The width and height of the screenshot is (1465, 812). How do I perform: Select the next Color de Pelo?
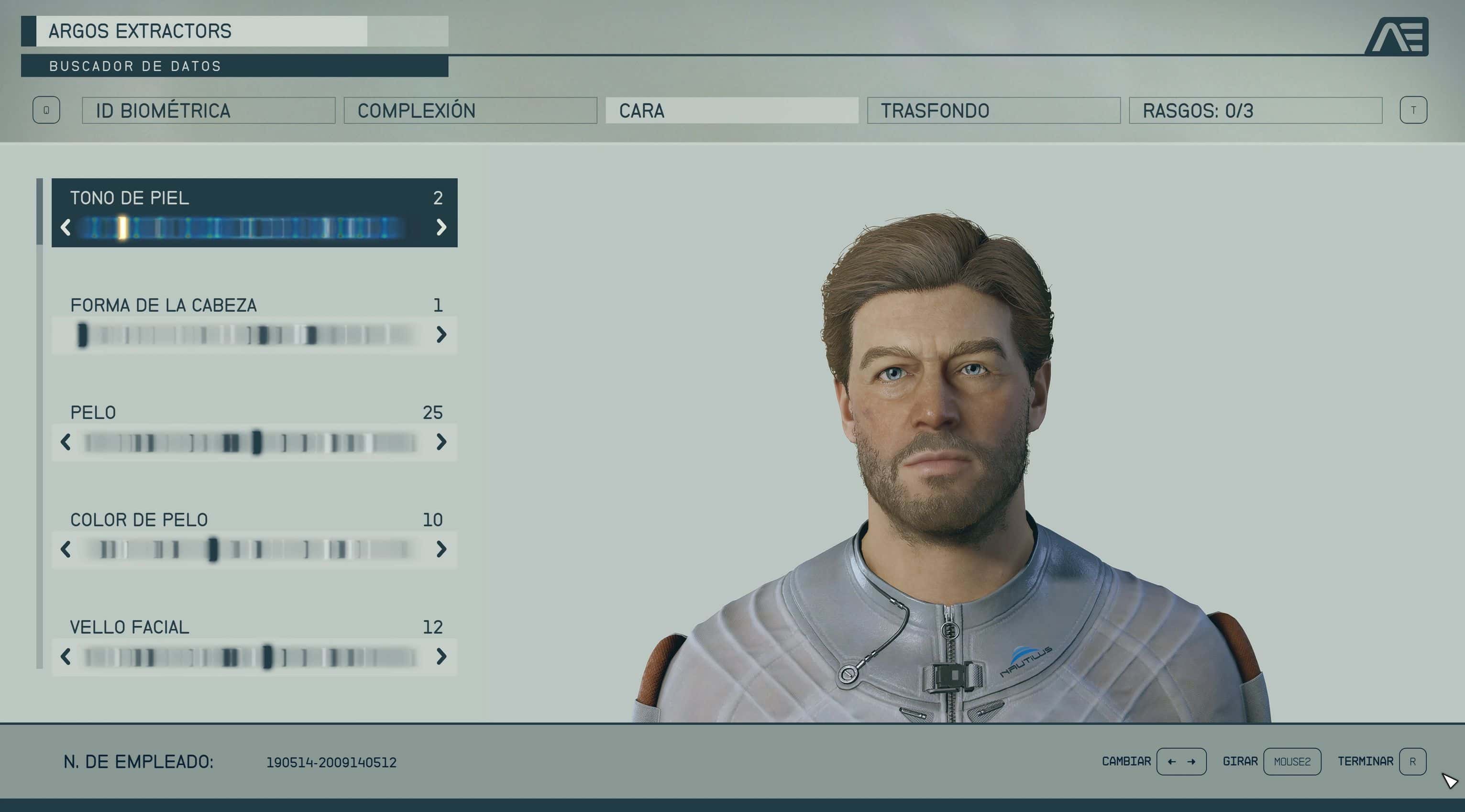coord(441,549)
